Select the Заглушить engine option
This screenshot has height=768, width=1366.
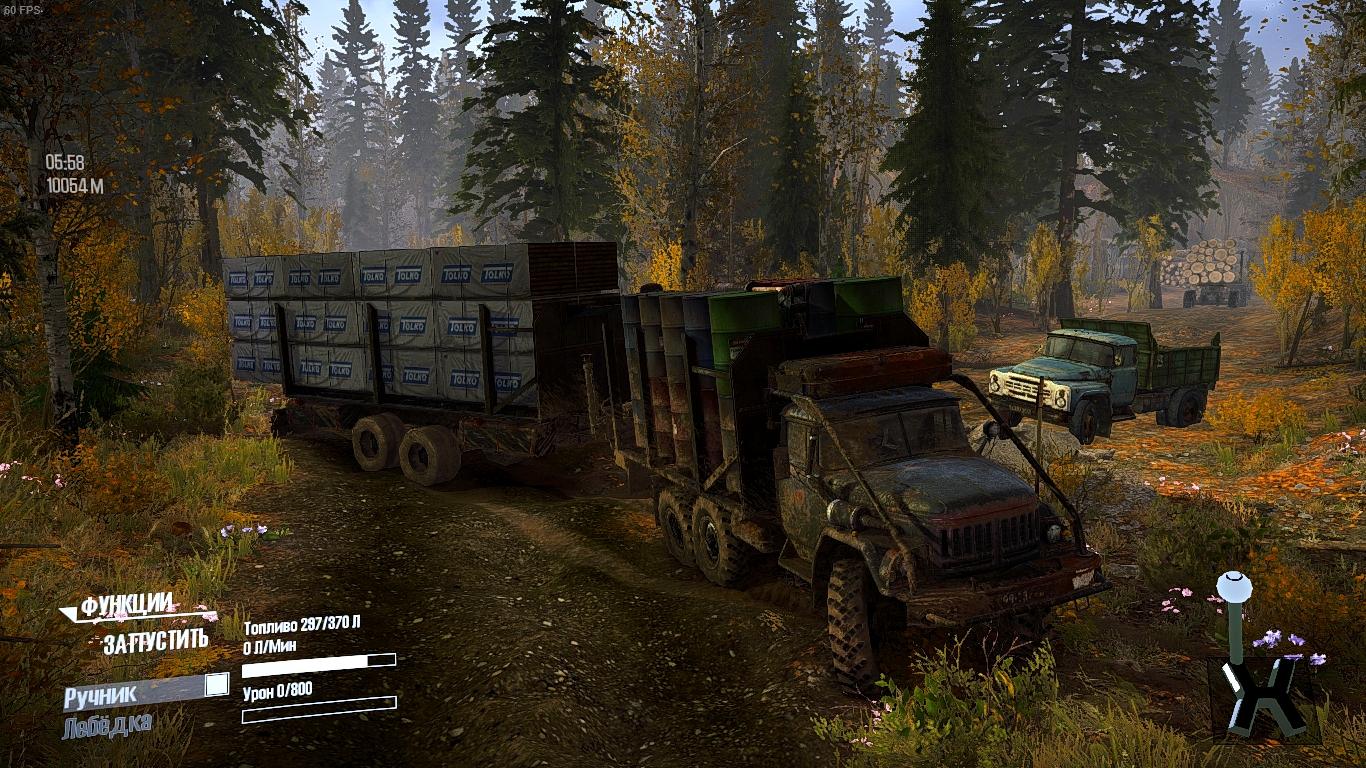tap(155, 641)
